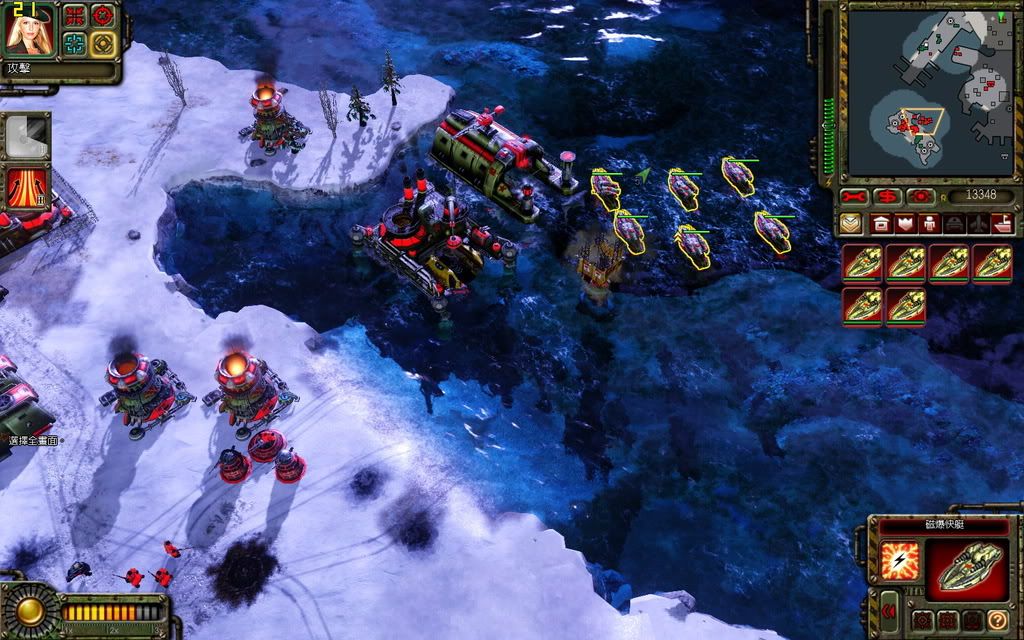Choose the red crosshair stance button
1024x640 pixels.
[103, 16]
